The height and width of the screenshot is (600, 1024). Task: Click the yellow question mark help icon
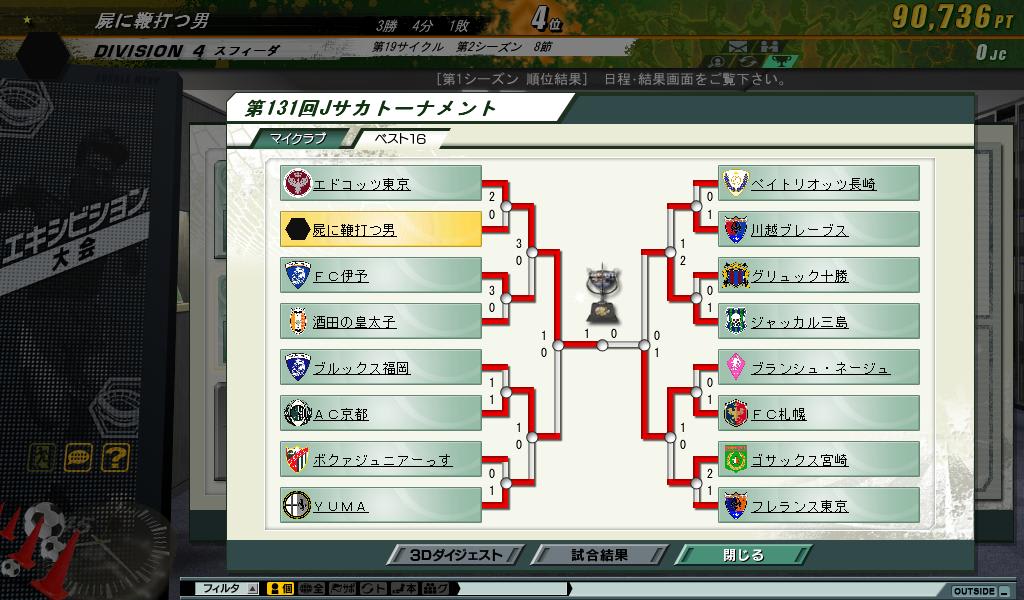pyautogui.click(x=115, y=458)
